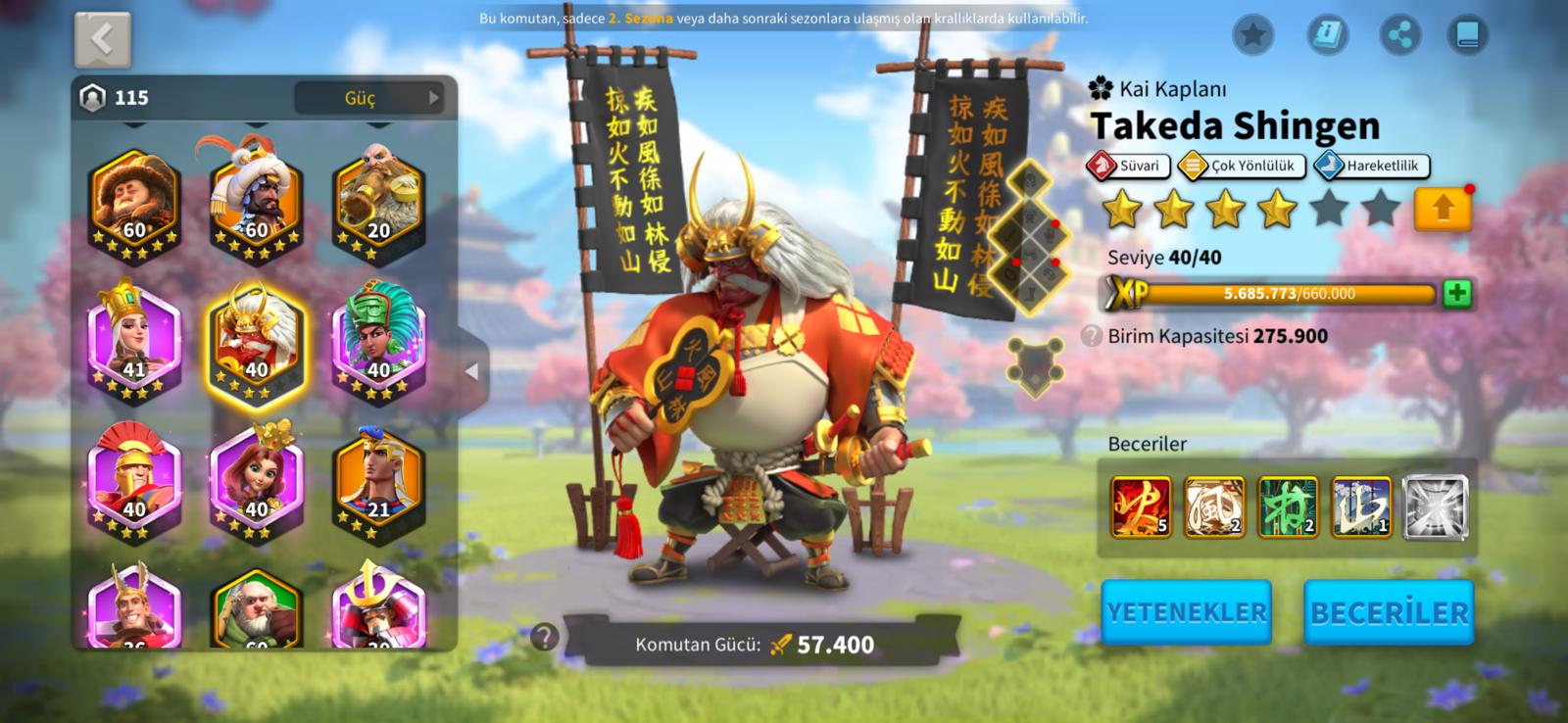This screenshot has height=723, width=1568.
Task: Choose the level 21 pharaoh commander
Action: click(x=378, y=480)
